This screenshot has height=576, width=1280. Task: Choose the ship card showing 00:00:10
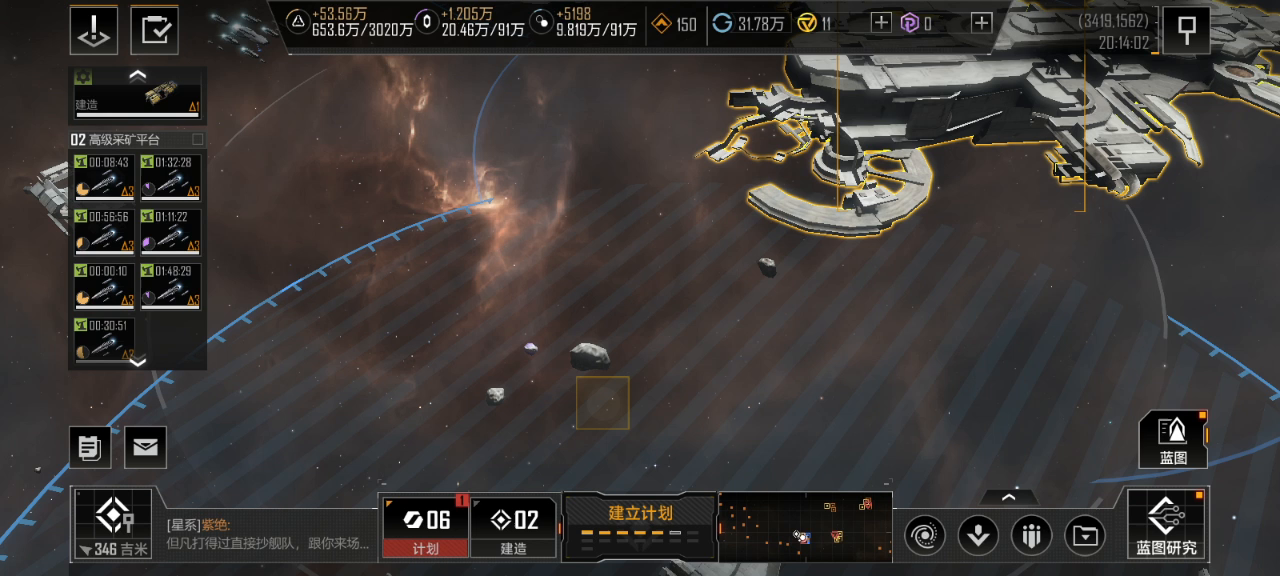104,285
